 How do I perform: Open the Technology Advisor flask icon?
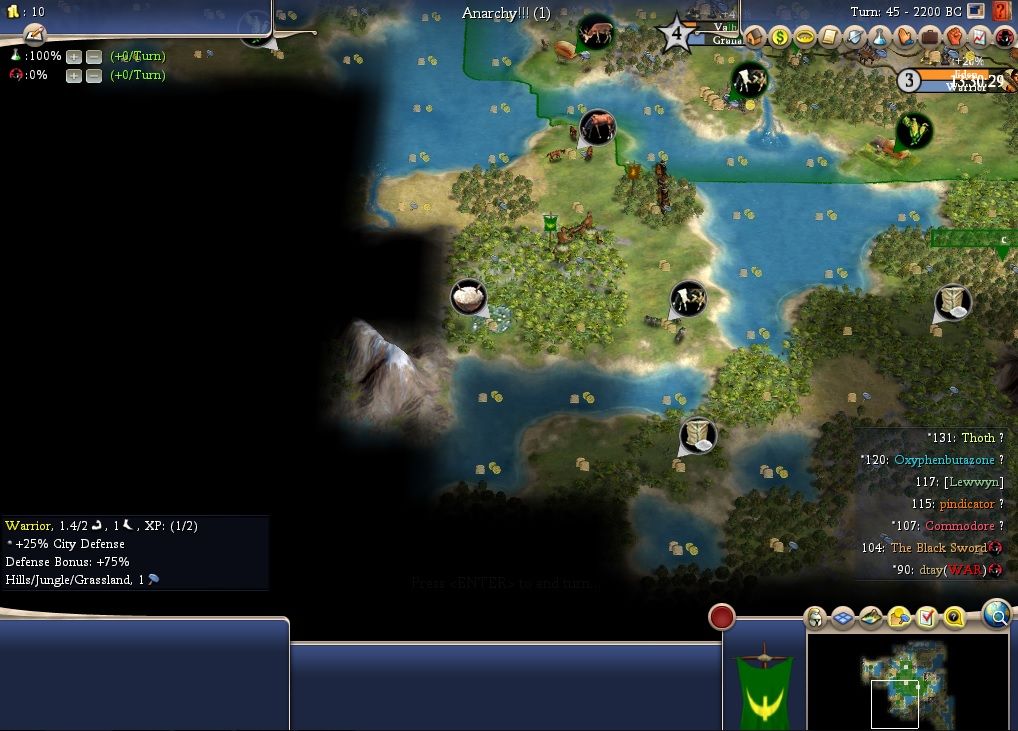pos(880,37)
